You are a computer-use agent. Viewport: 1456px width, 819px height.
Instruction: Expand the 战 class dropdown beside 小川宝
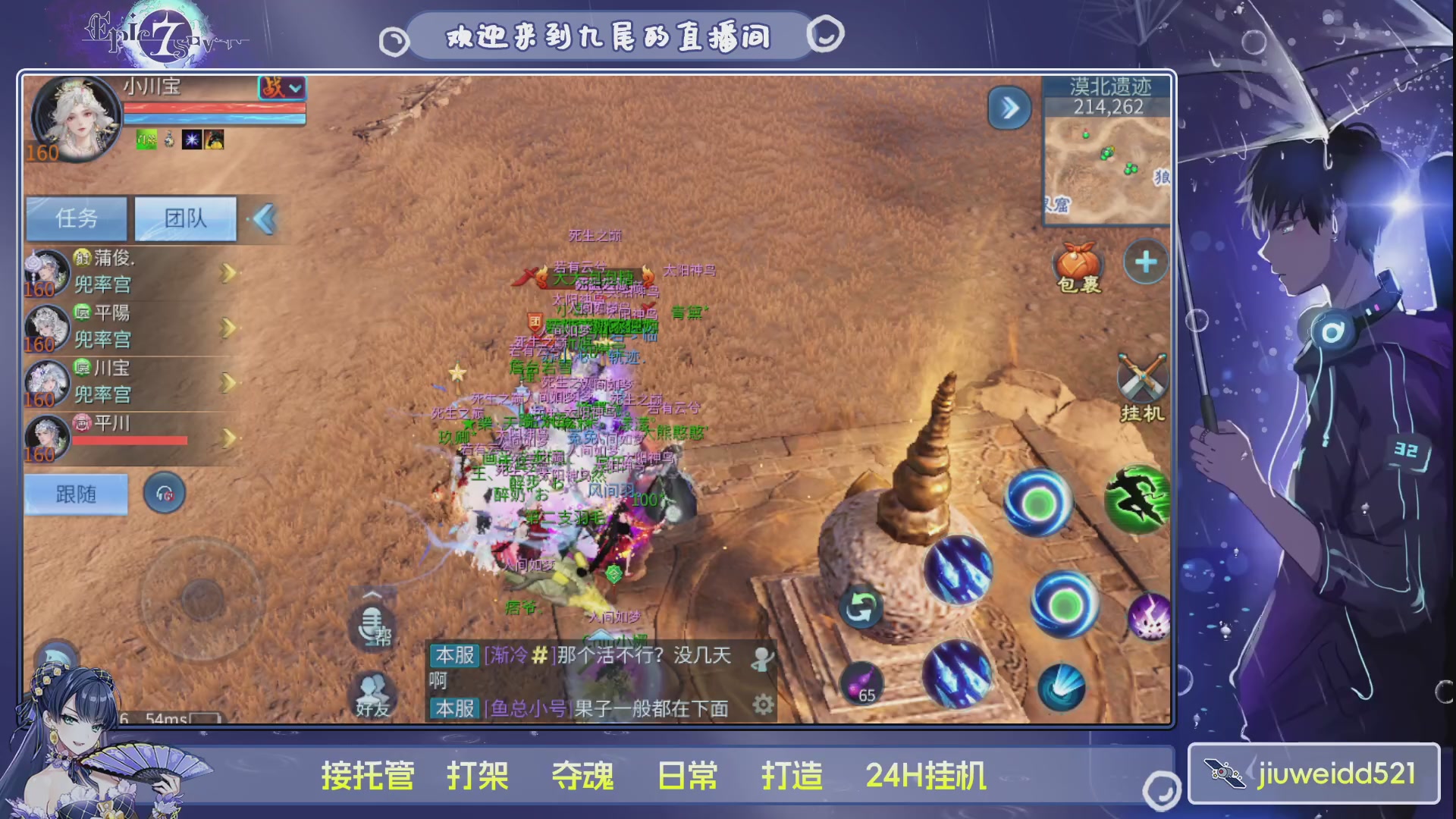click(x=282, y=89)
